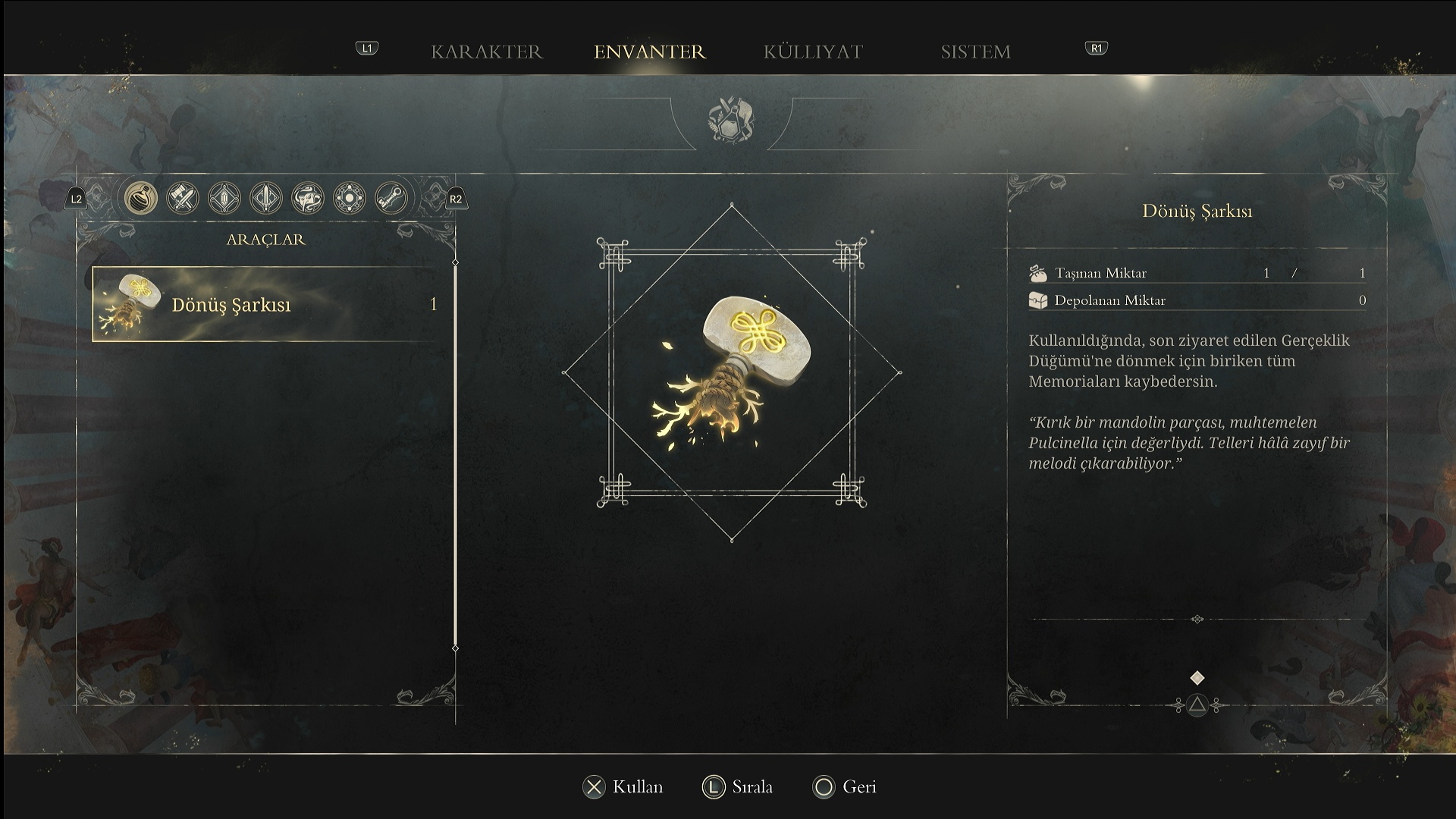The height and width of the screenshot is (819, 1456).
Task: Go to the SİSTEM tab
Action: (975, 52)
